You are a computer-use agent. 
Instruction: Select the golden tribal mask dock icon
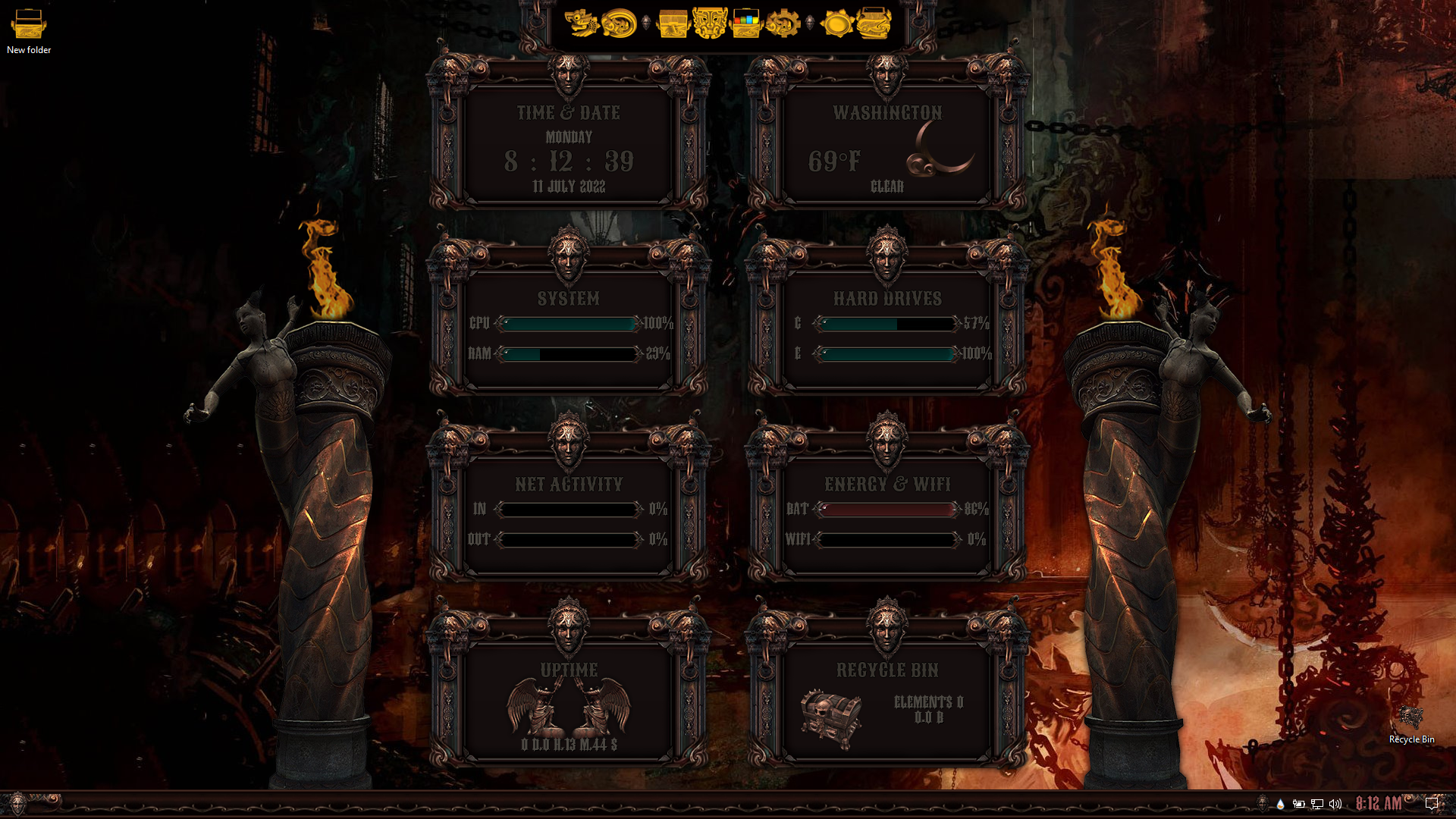pos(710,24)
